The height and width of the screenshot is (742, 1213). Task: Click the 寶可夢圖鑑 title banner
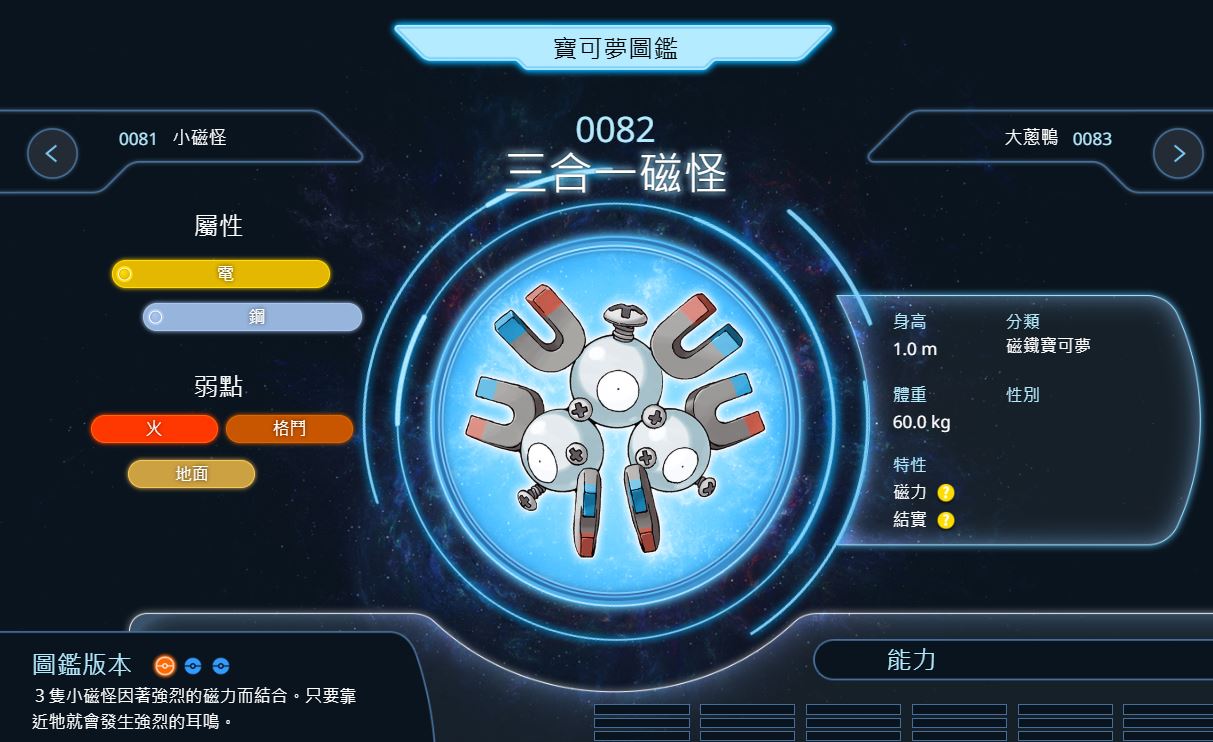614,48
